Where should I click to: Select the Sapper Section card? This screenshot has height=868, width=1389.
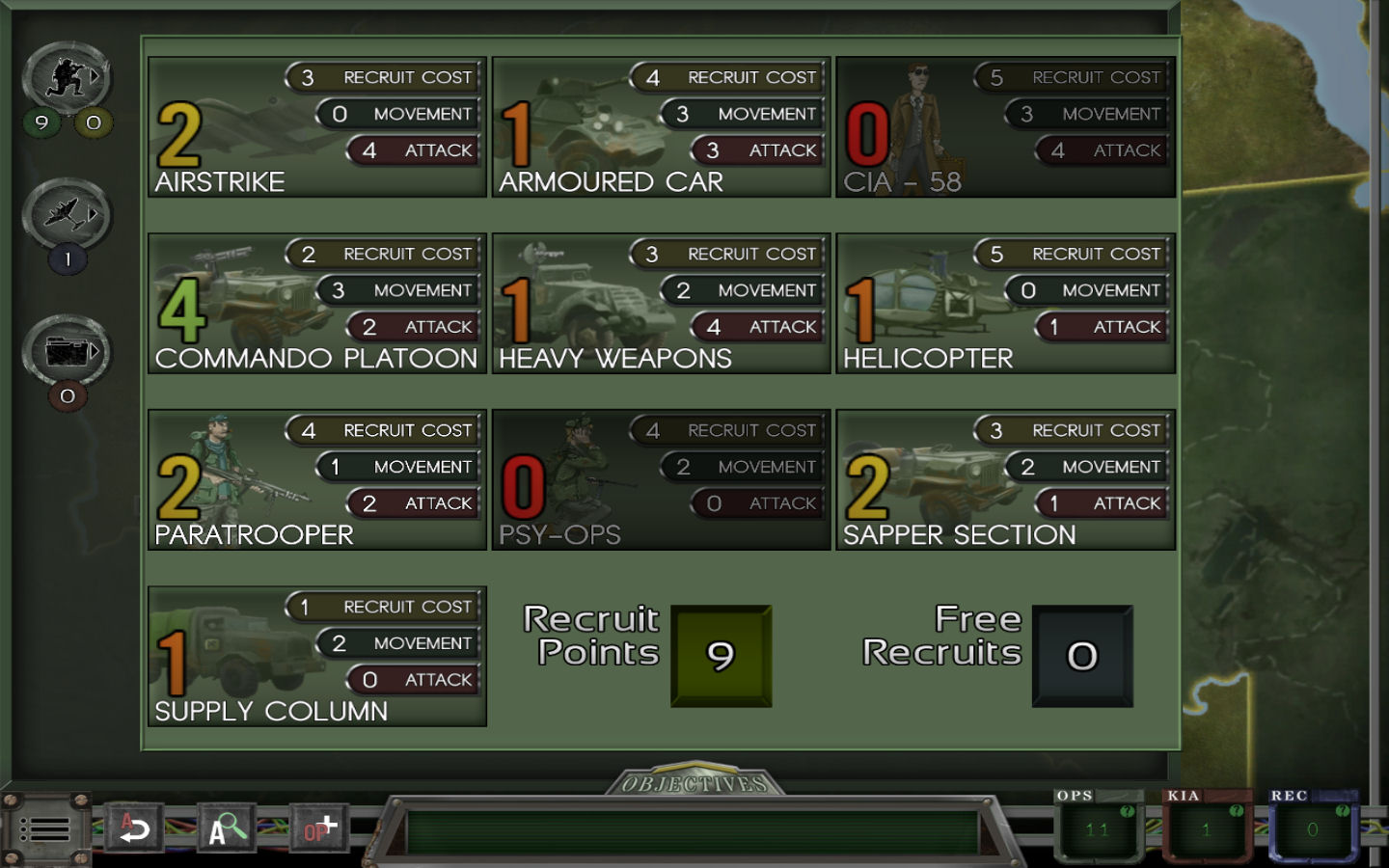tap(1005, 480)
